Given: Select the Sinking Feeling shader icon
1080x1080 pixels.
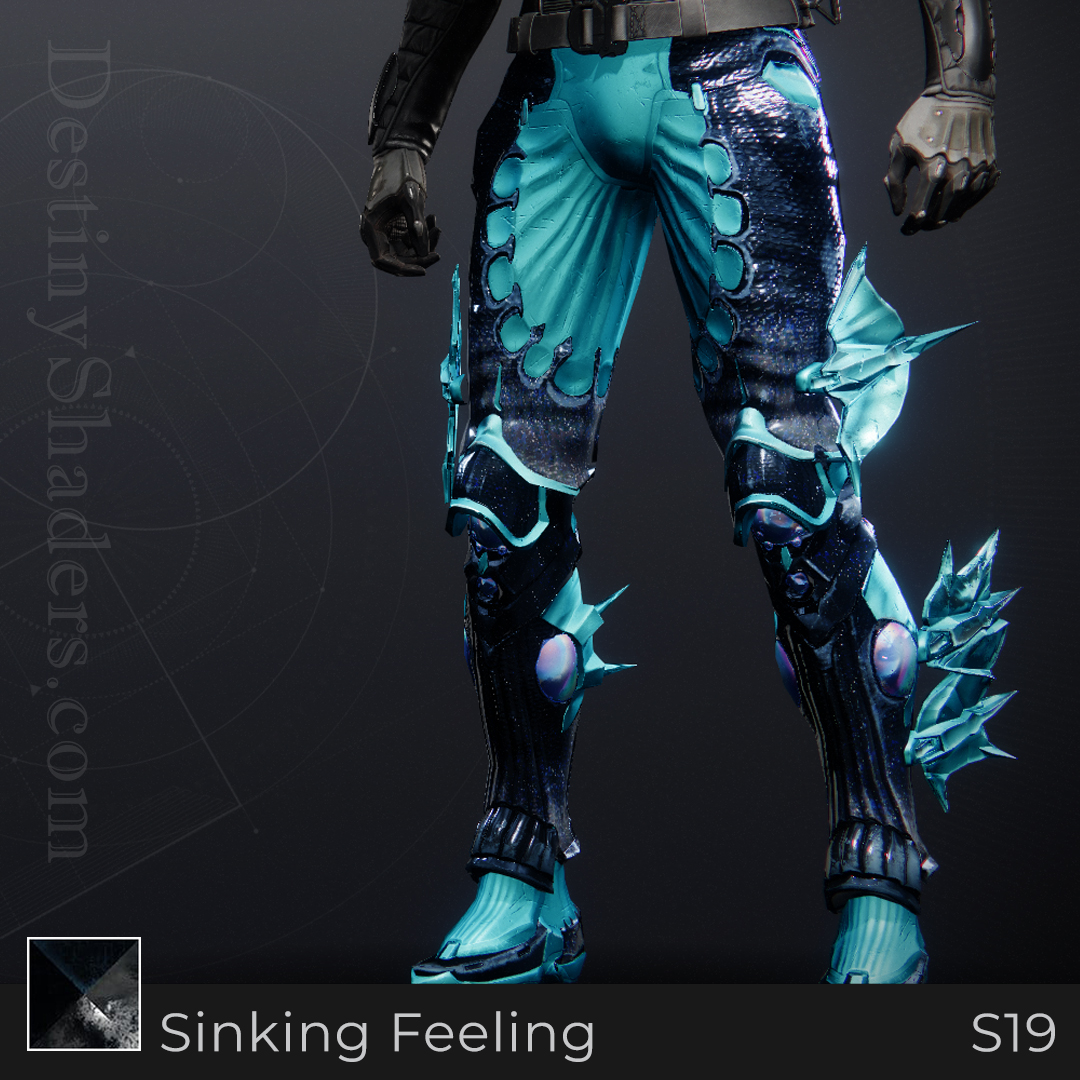Looking at the screenshot, I should [x=84, y=994].
